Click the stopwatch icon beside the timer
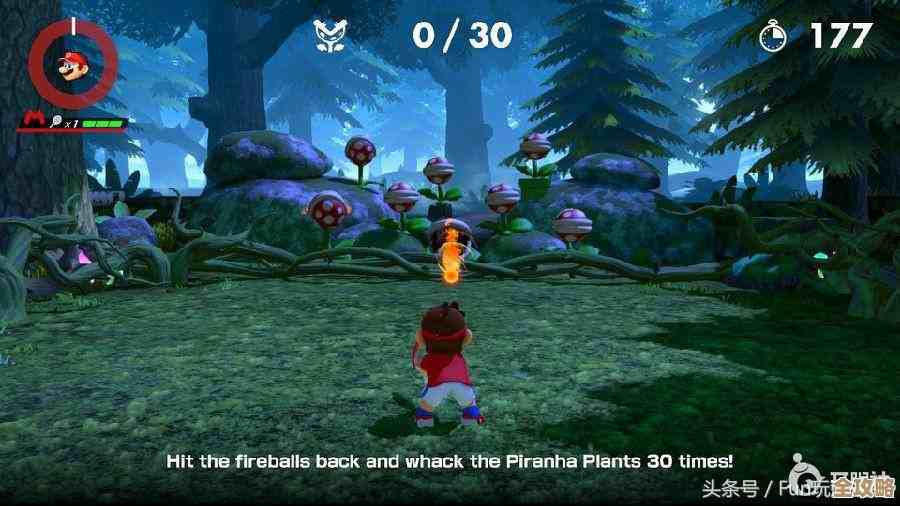 tap(774, 36)
